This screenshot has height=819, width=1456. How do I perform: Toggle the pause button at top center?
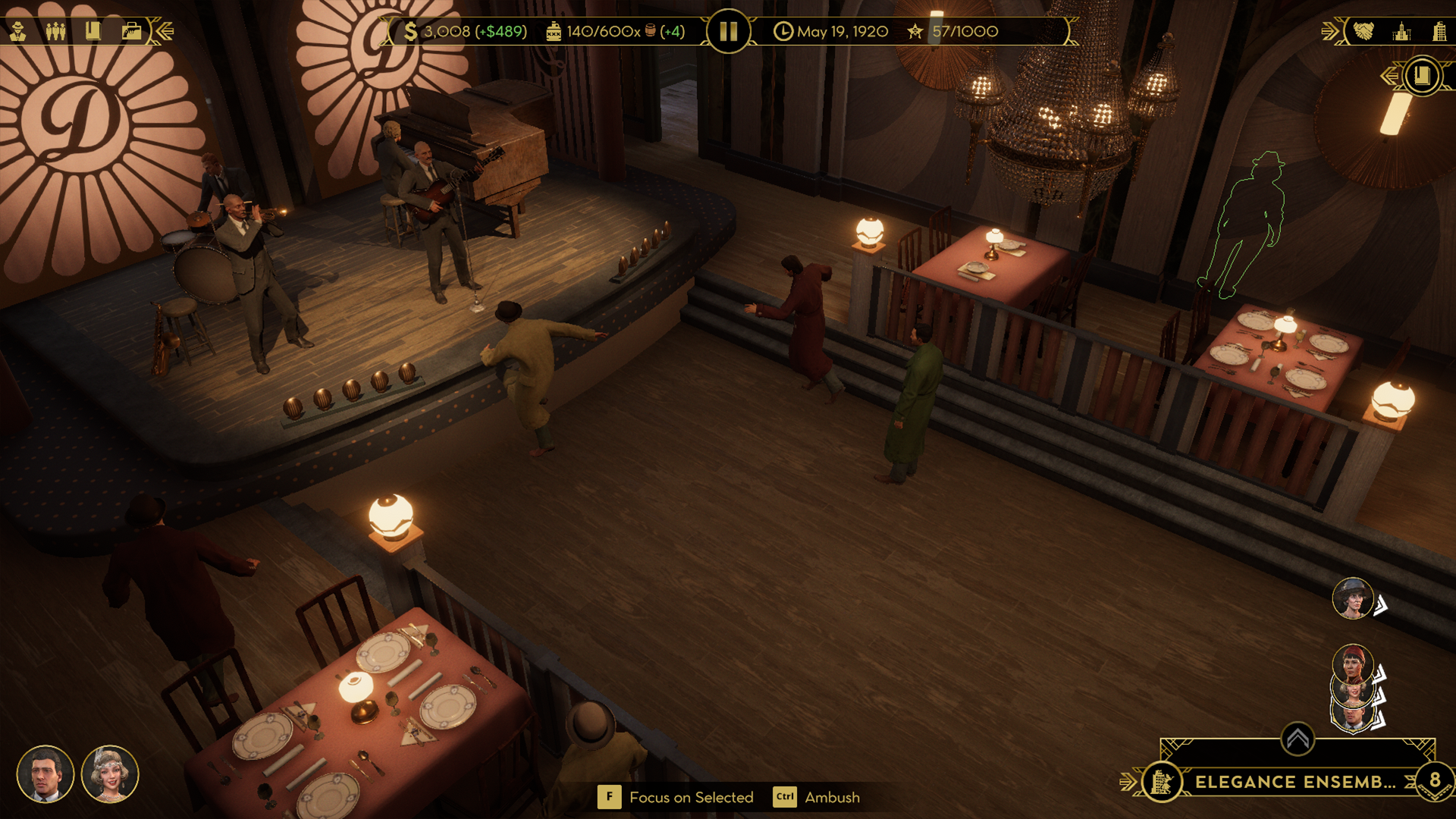pos(727,31)
